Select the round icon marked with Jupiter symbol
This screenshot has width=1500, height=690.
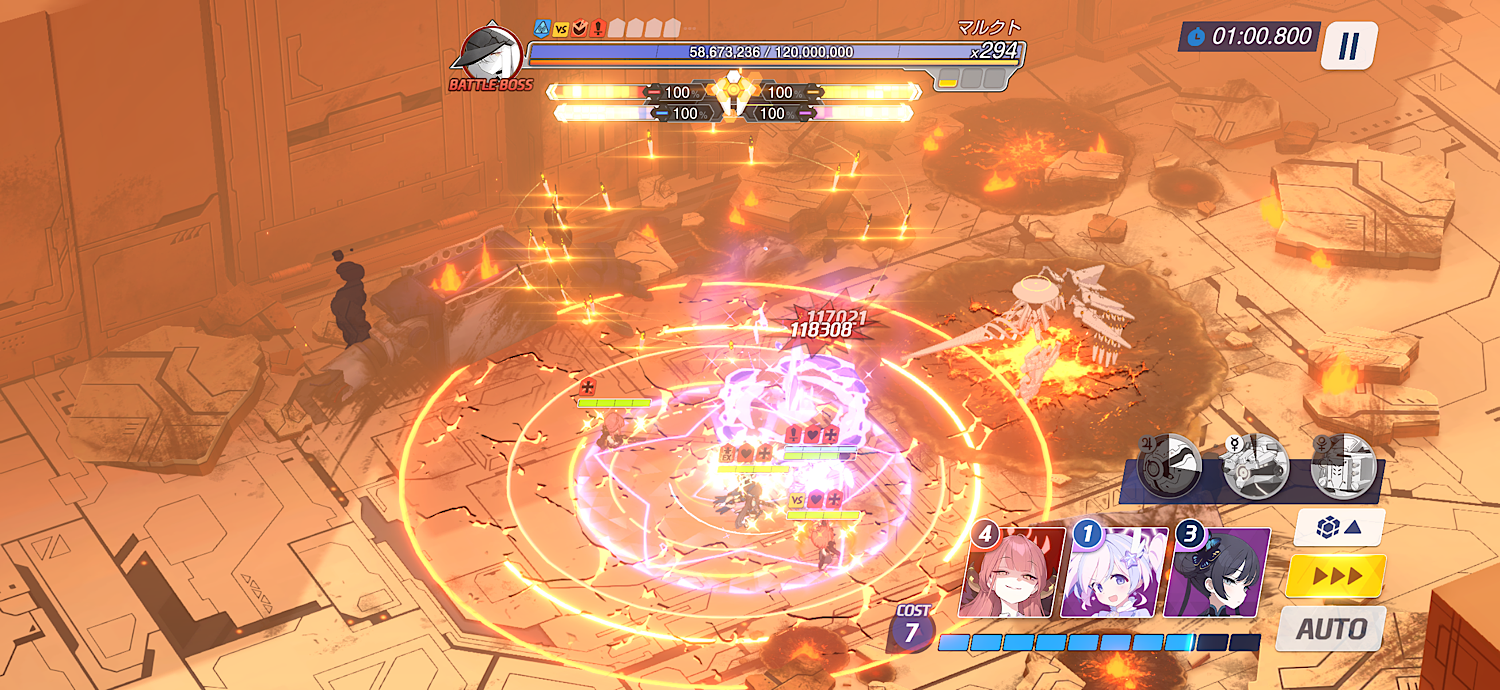[x=1170, y=466]
